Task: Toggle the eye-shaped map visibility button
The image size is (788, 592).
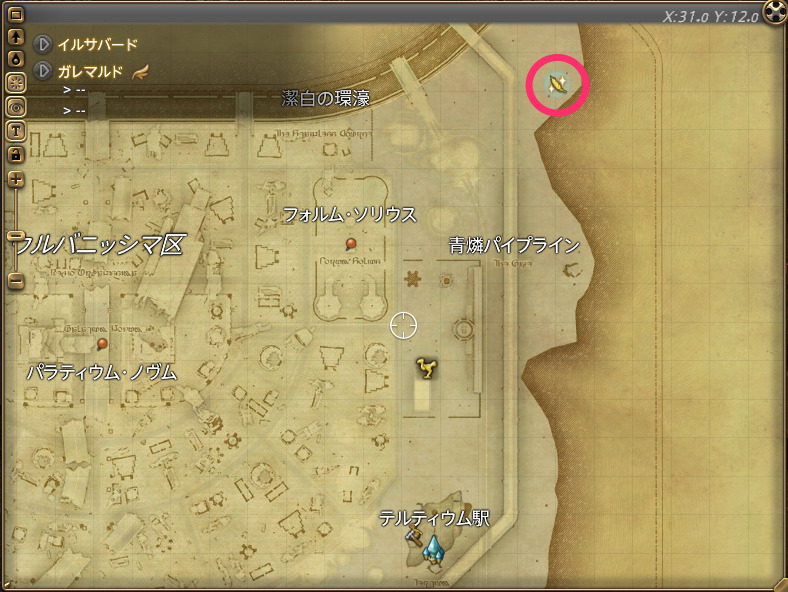Action: [x=15, y=106]
